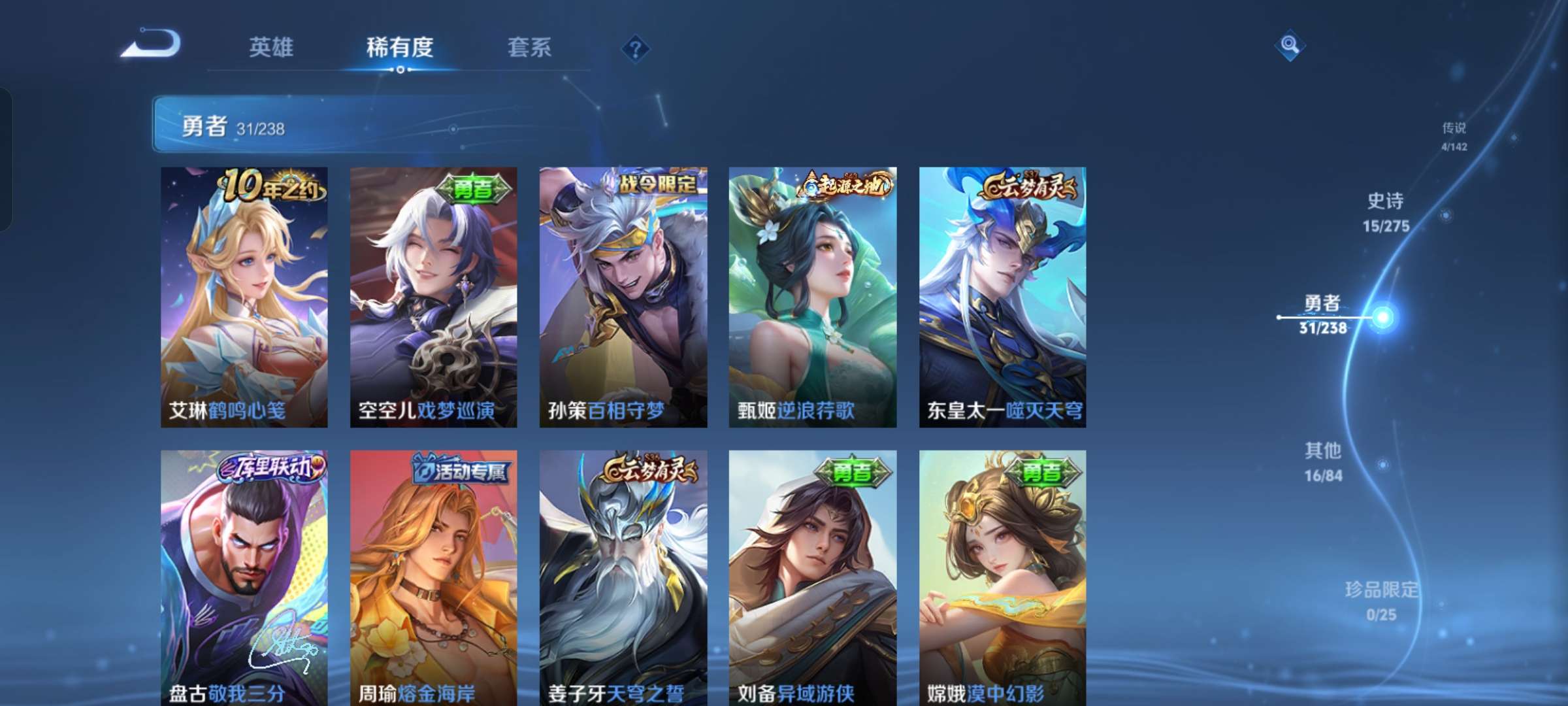Switch to the 套系 tab

(x=529, y=47)
